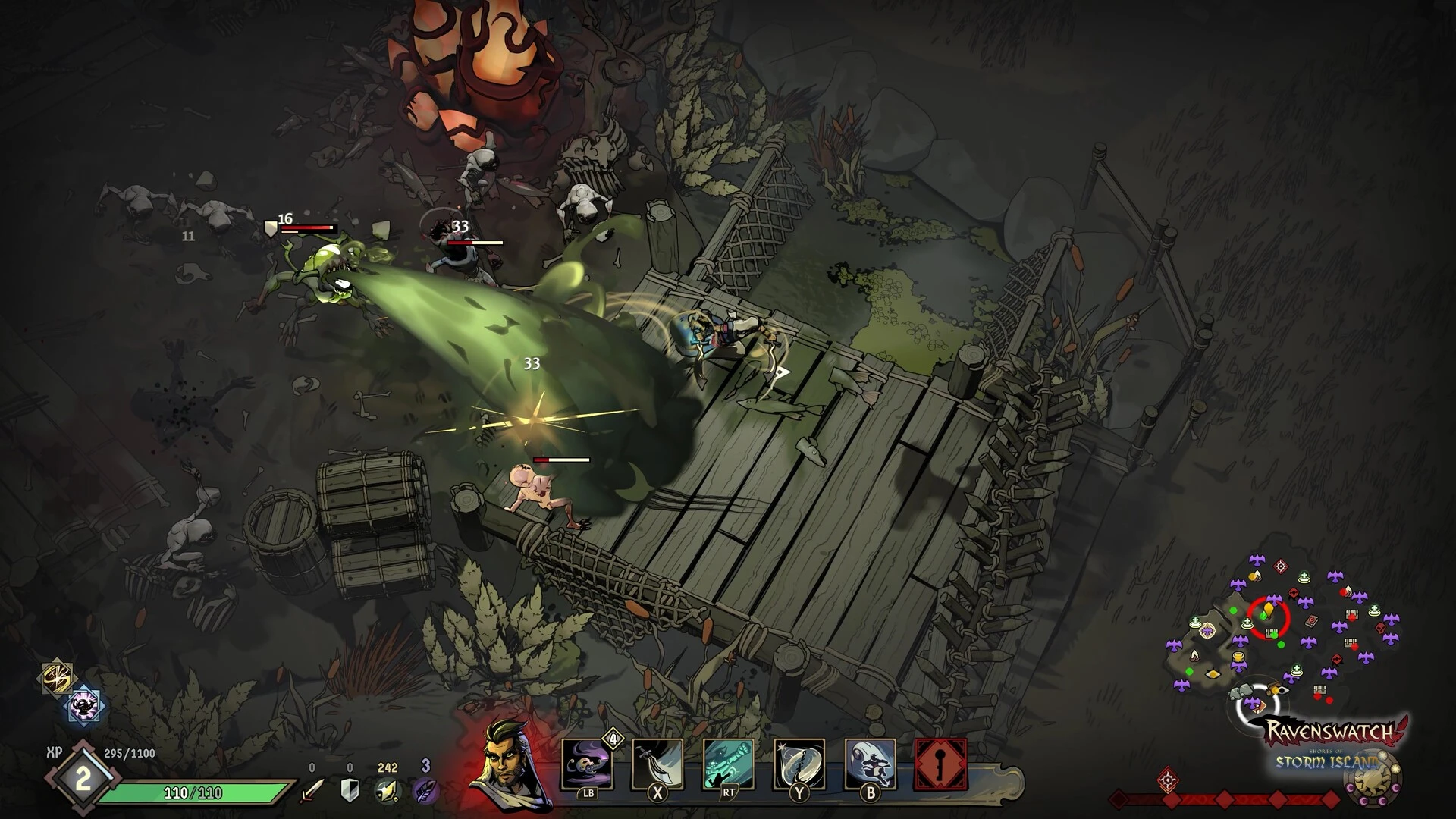This screenshot has width=1456, height=819.
Task: Activate the purple skull trait ability
Action: coord(587,764)
